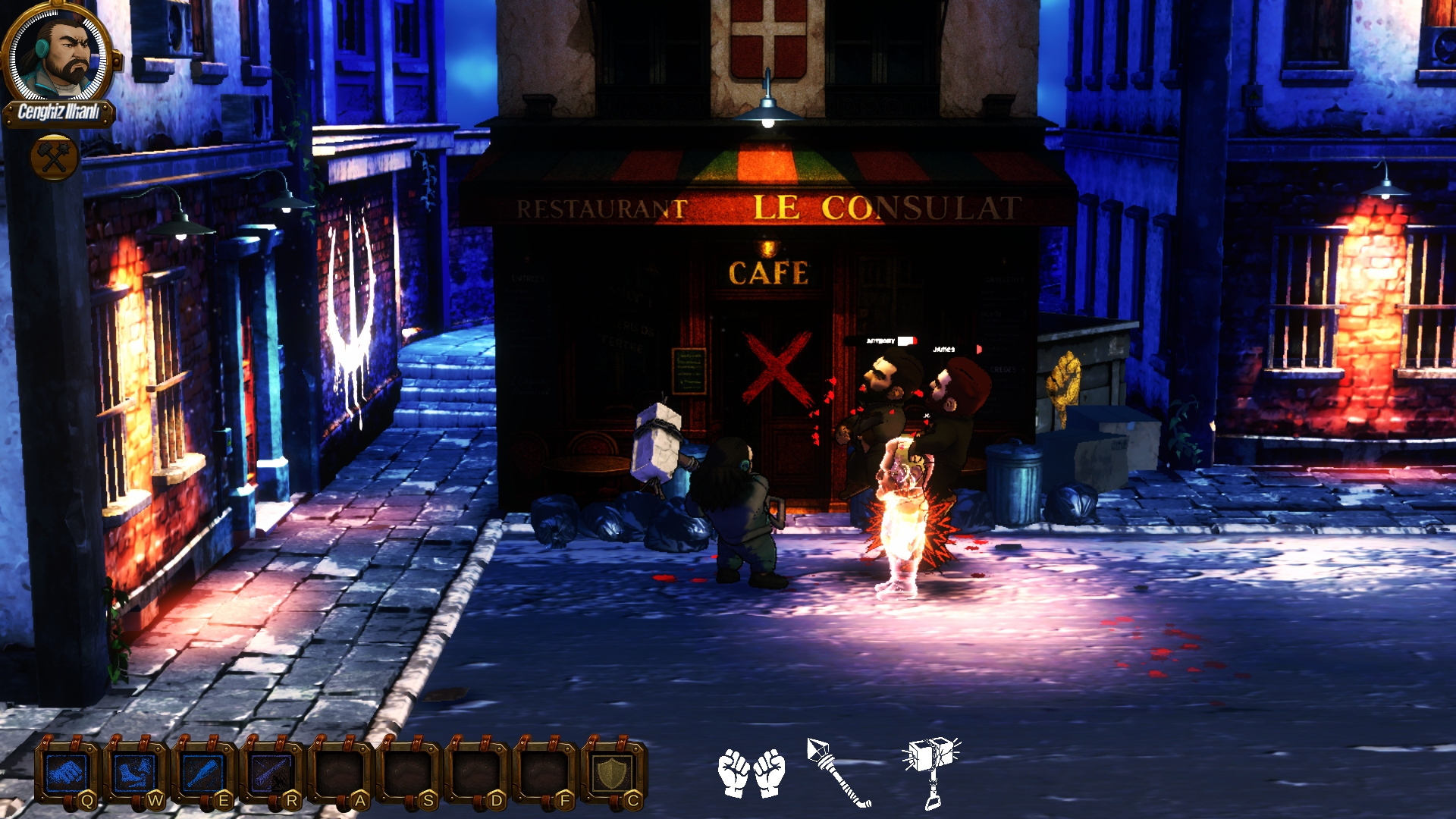
Task: Open the crossed hammer and mace weapon badge
Action: (x=55, y=158)
